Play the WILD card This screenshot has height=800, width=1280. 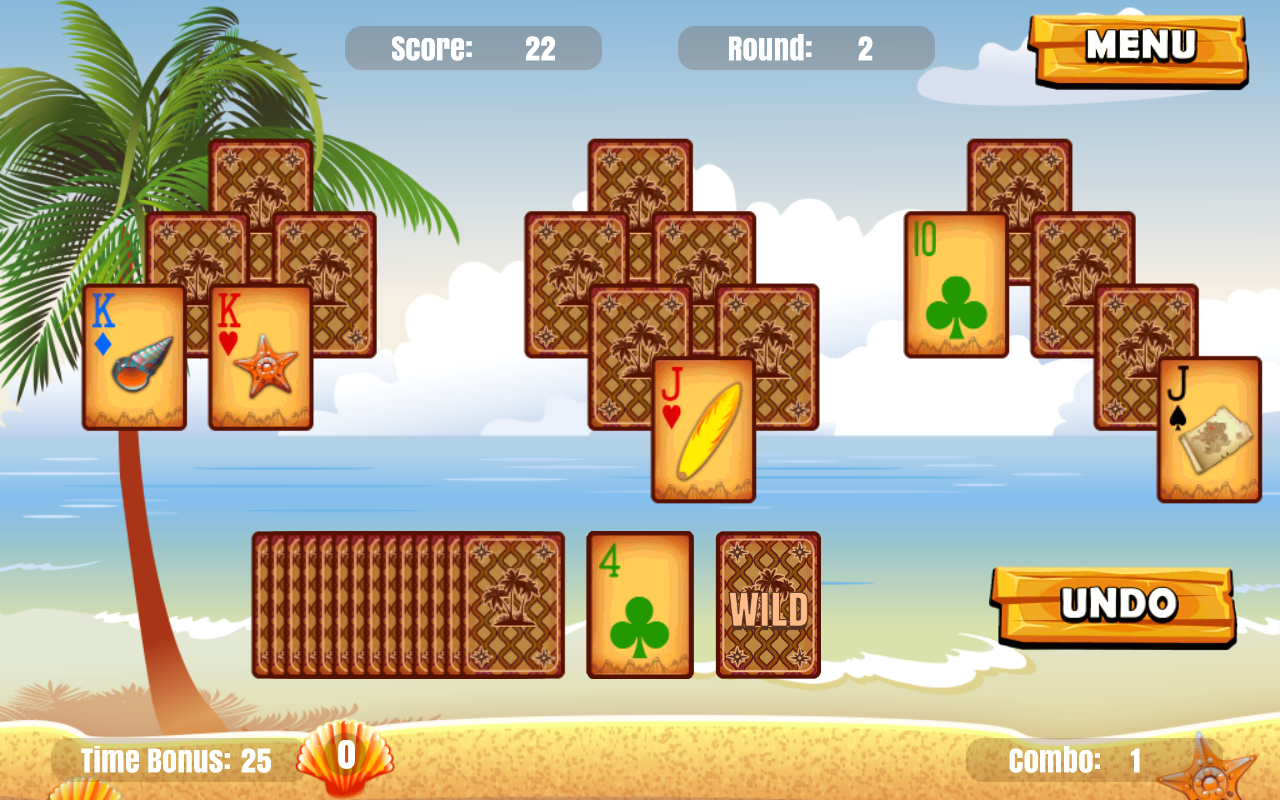(767, 605)
